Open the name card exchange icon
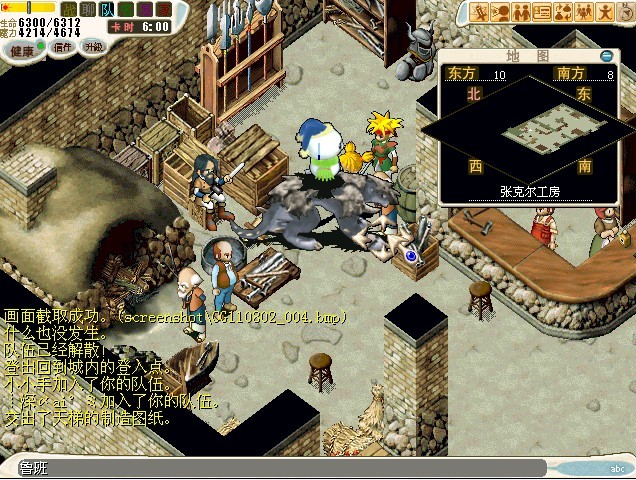636x480 pixels. [543, 12]
